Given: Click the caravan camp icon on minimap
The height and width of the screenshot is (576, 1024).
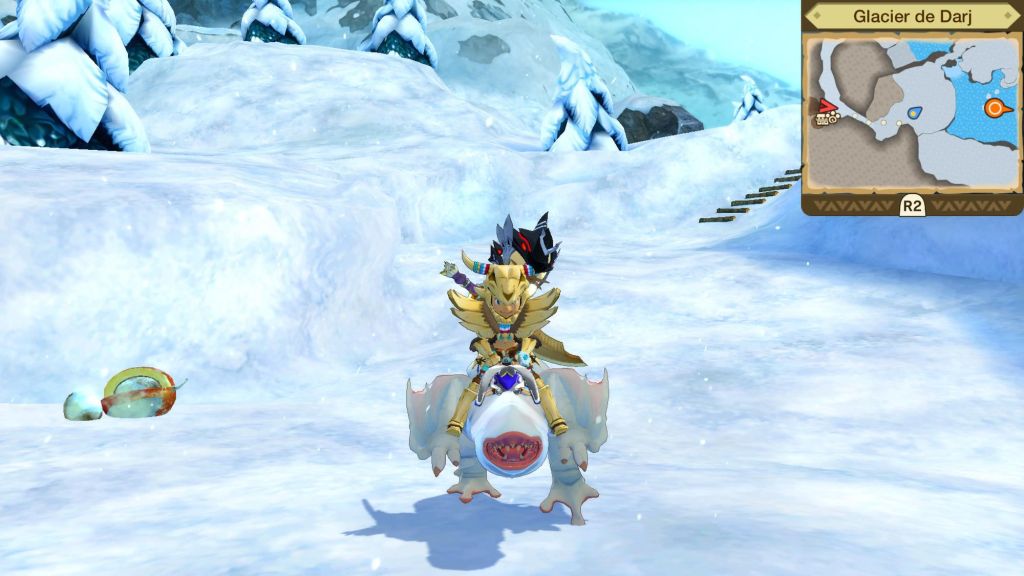Looking at the screenshot, I should click(x=826, y=119).
